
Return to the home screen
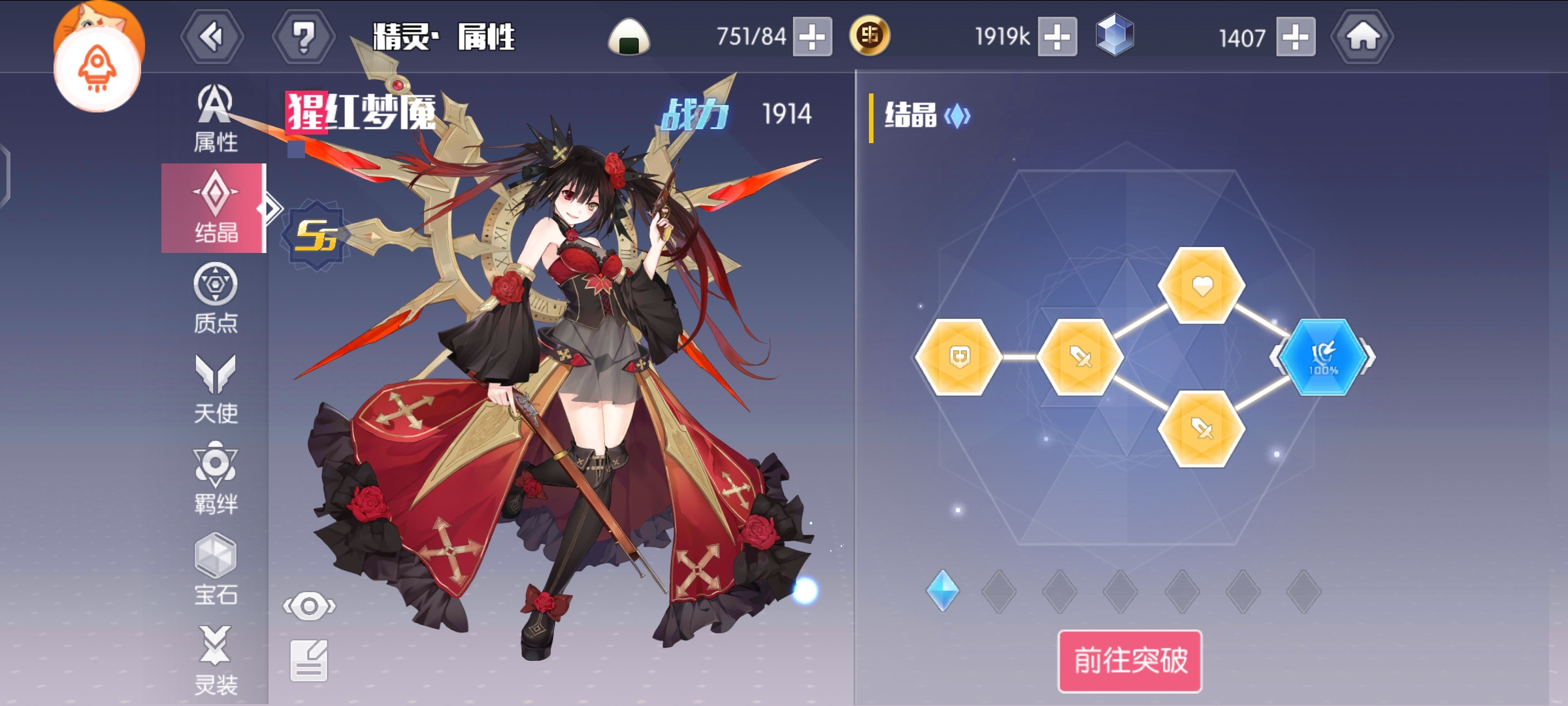1362,37
